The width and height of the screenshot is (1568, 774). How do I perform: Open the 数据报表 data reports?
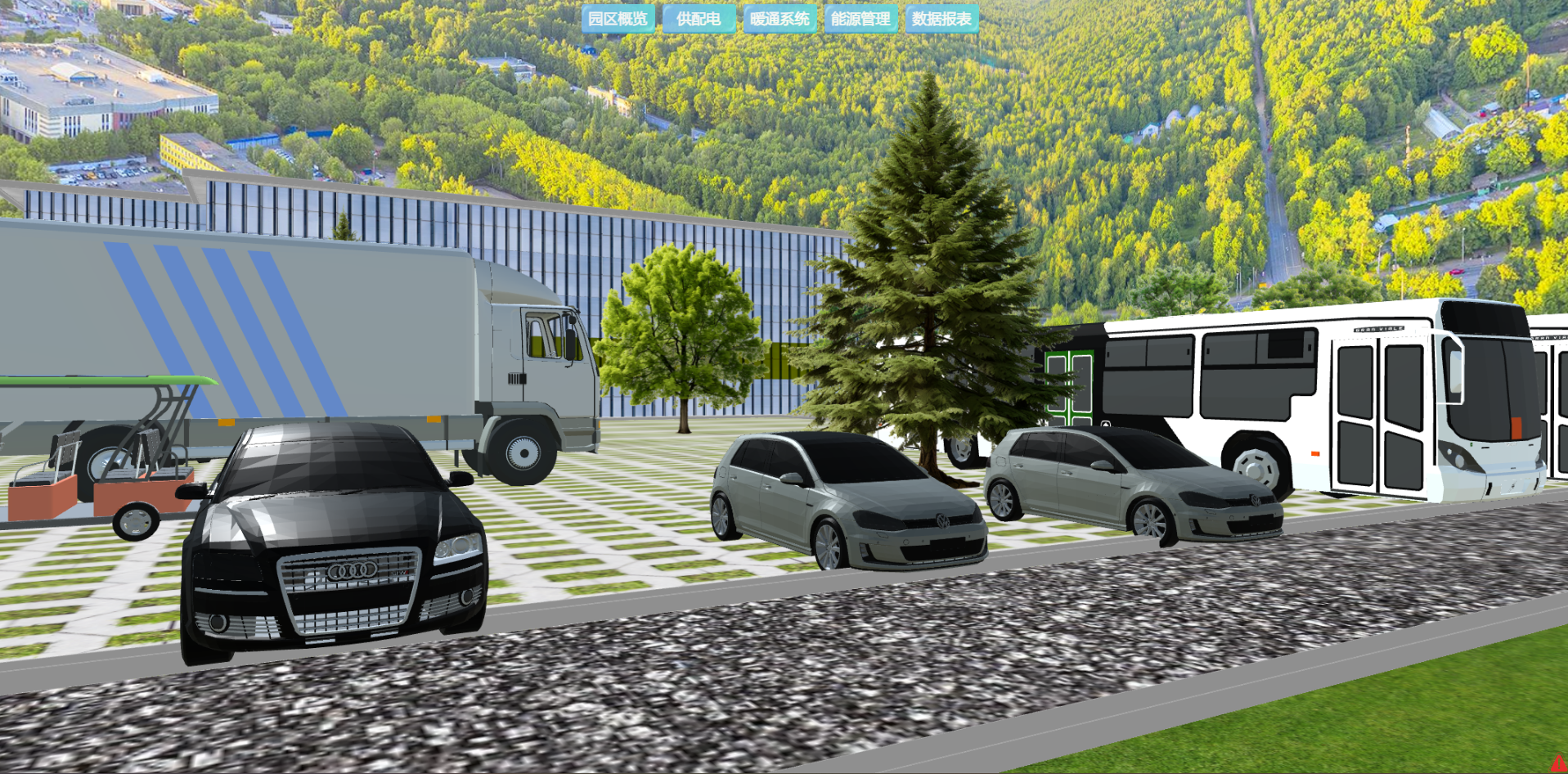pos(941,19)
